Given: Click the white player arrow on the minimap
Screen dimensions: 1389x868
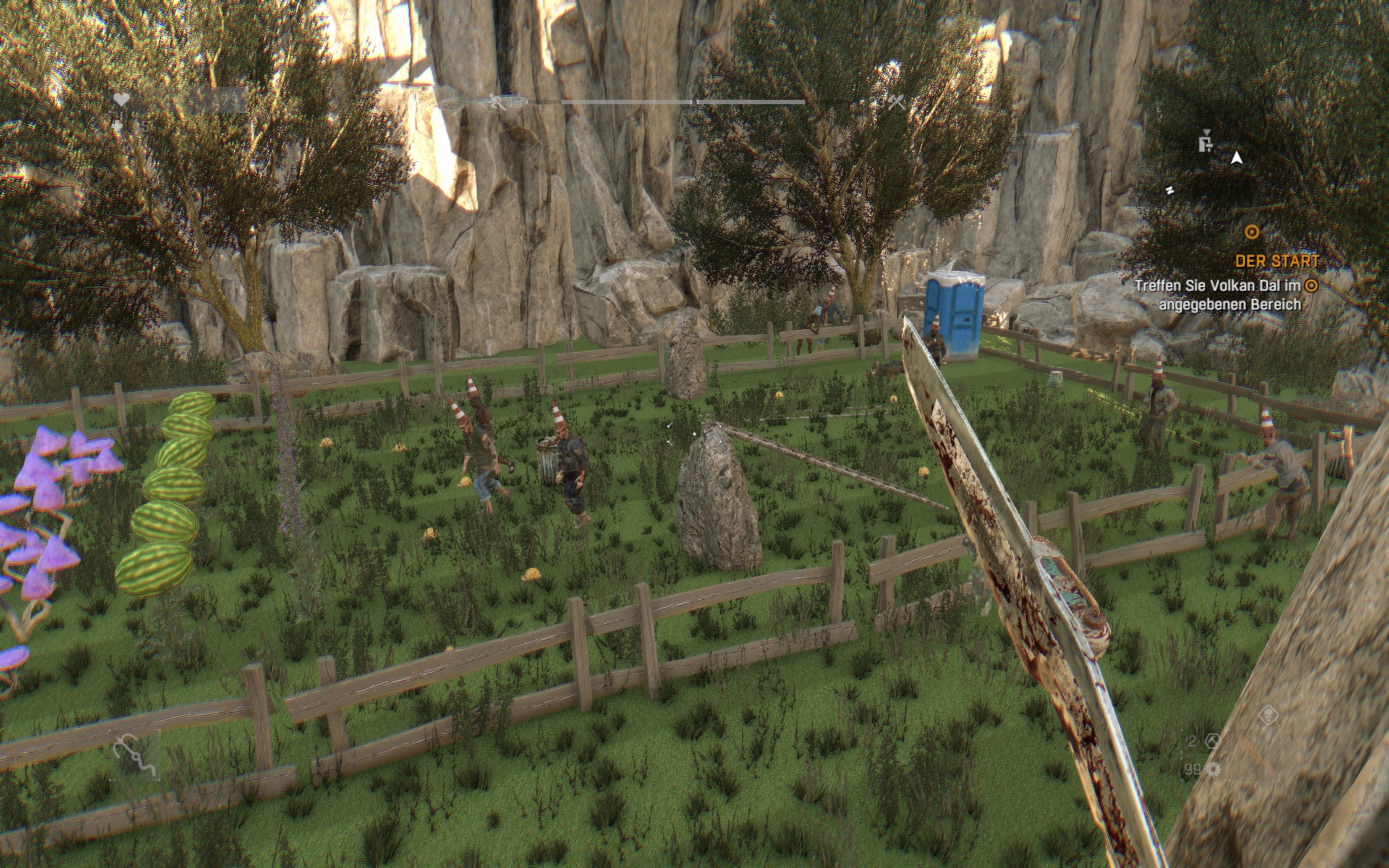Looking at the screenshot, I should tap(1236, 158).
